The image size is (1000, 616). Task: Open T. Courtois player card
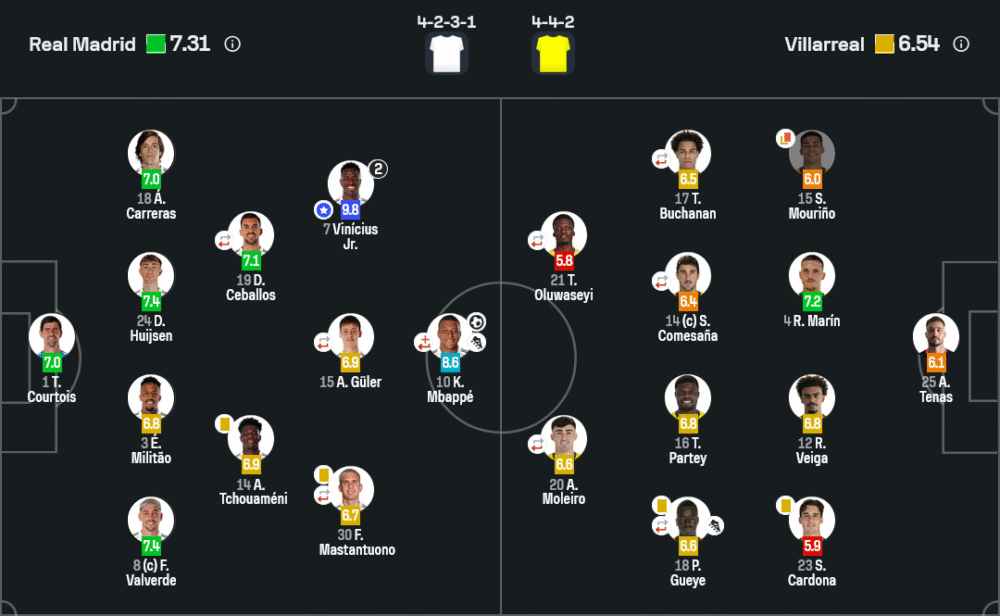pos(51,337)
